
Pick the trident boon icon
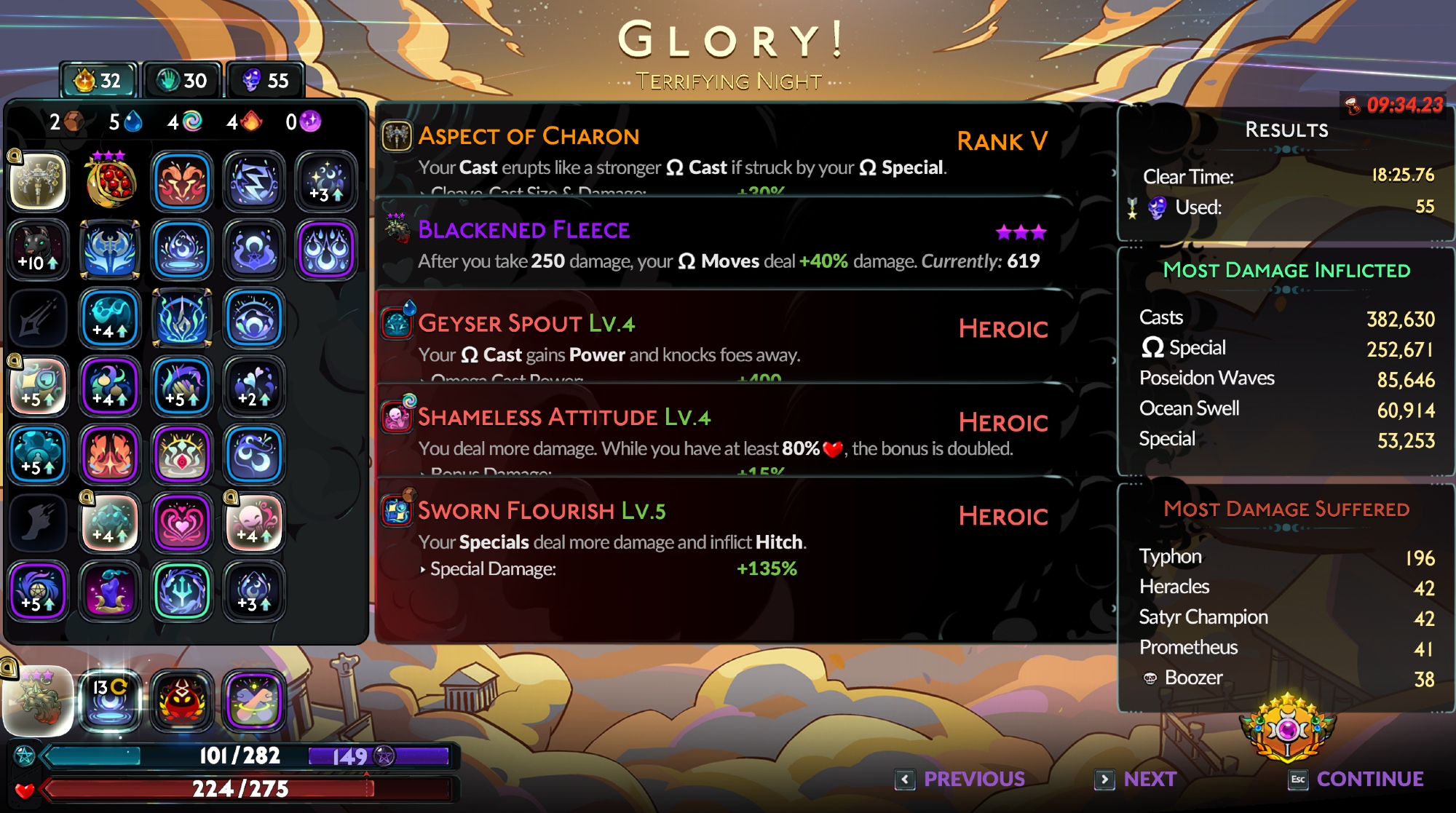(182, 591)
